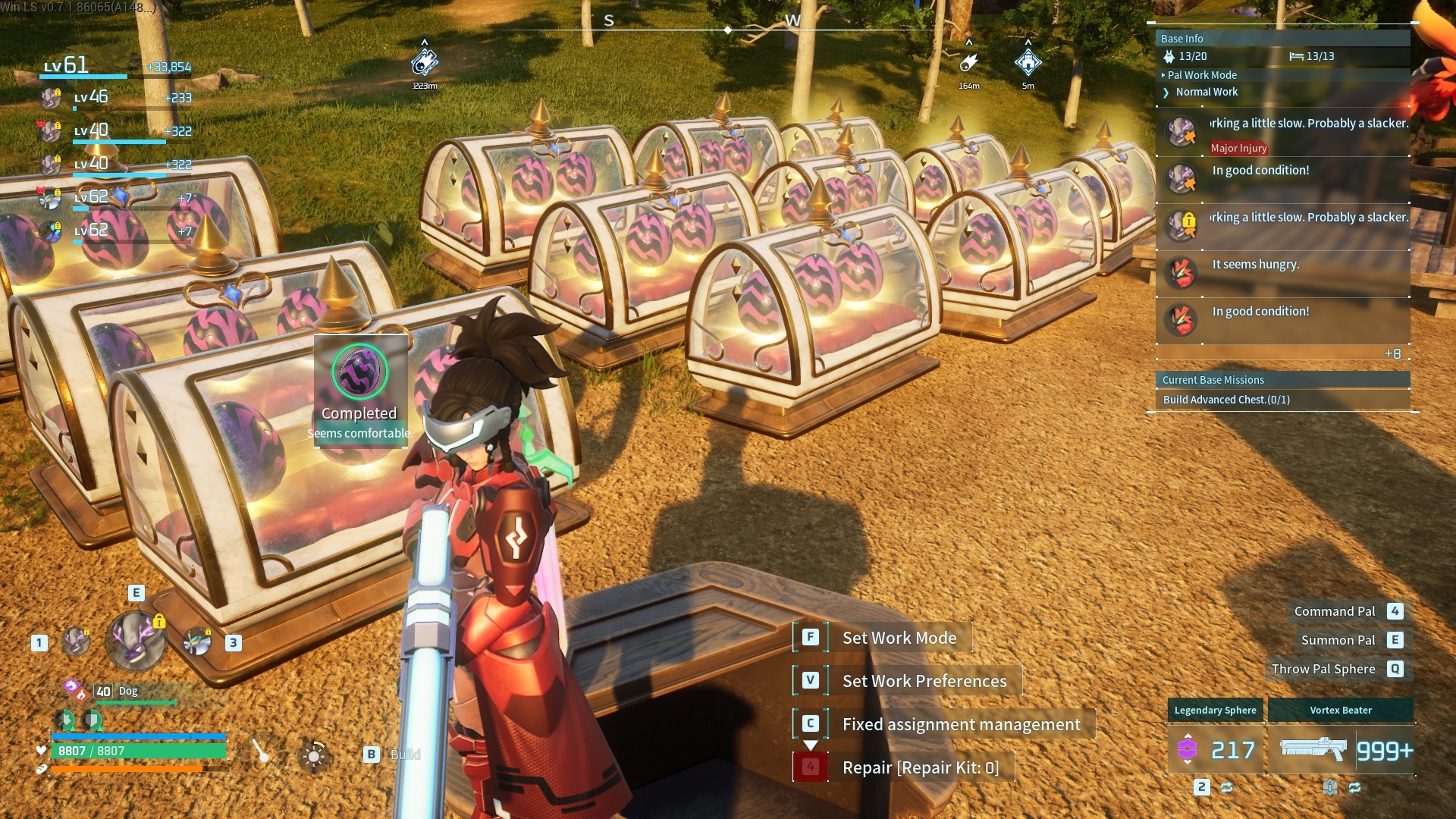Click the compass marker at 223m
This screenshot has height=819, width=1456.
click(x=424, y=63)
